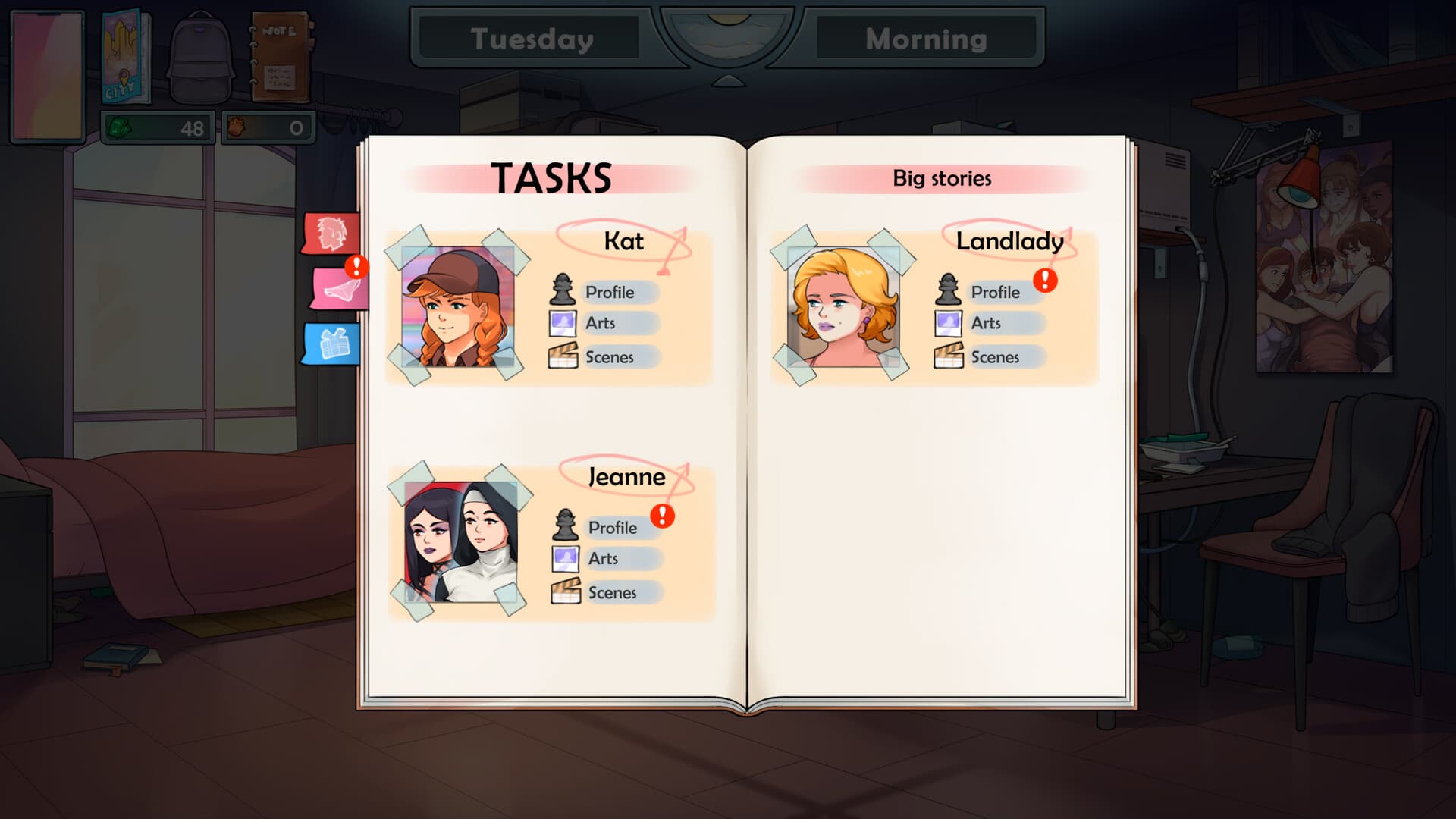Open Jeanne's Profile entry
Viewport: 1456px width, 819px height.
pos(613,528)
